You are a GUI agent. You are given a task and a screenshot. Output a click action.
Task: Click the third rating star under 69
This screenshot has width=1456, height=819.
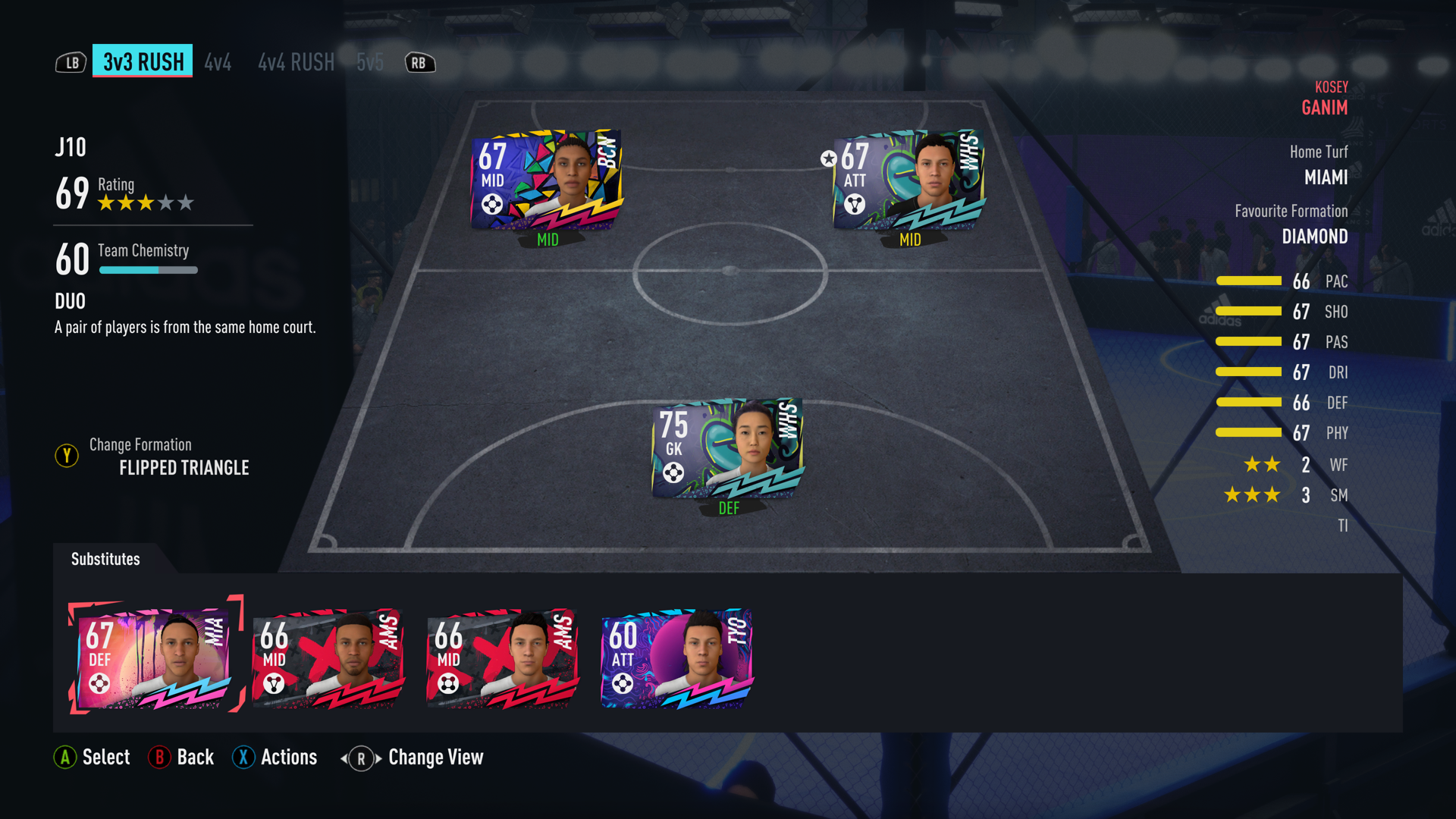pyautogui.click(x=146, y=202)
